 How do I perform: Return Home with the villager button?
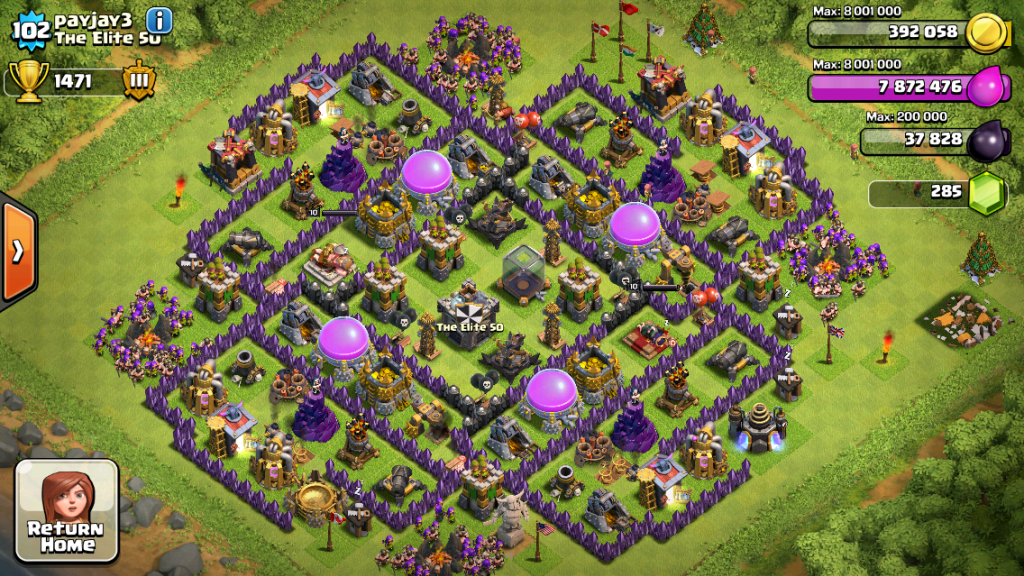[66, 510]
